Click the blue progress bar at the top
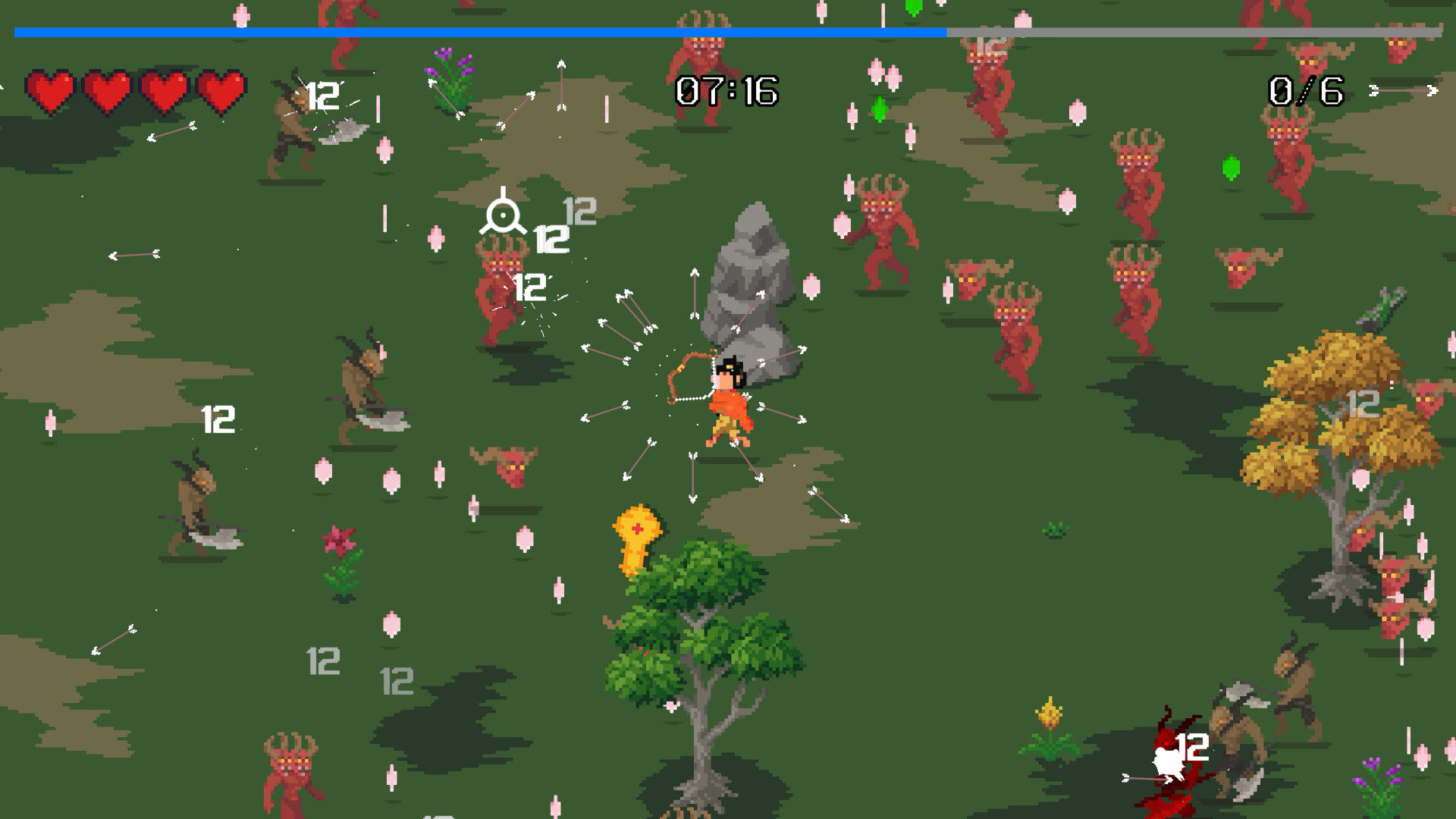This screenshot has height=819, width=1456. click(478, 33)
